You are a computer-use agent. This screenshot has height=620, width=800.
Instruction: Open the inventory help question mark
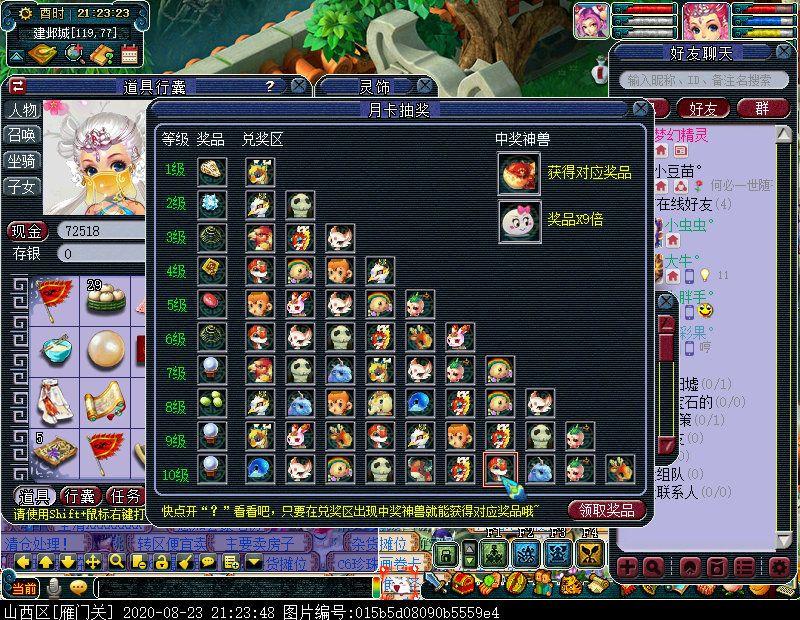[x=268, y=87]
